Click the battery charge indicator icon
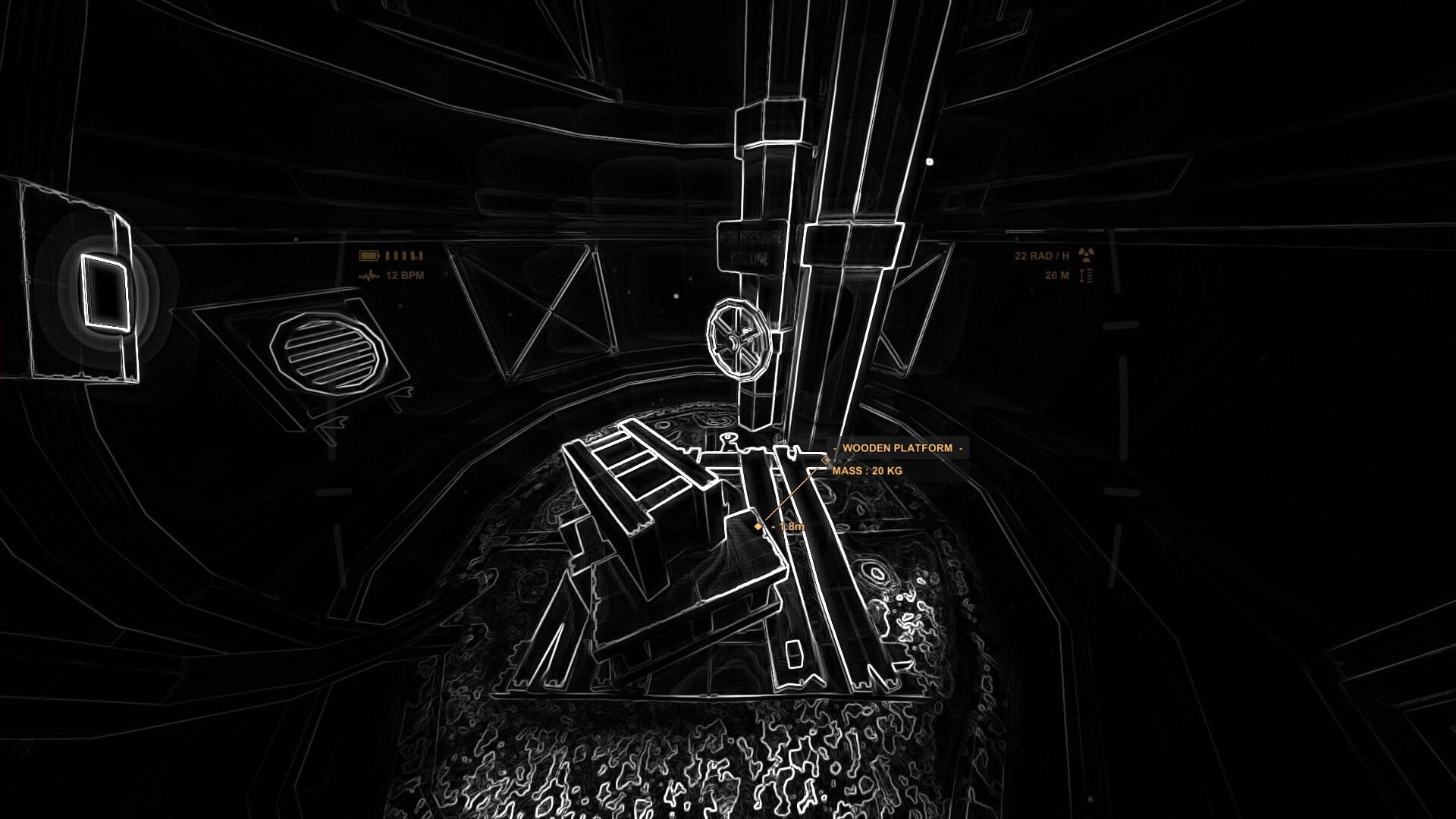1456x819 pixels. tap(369, 256)
